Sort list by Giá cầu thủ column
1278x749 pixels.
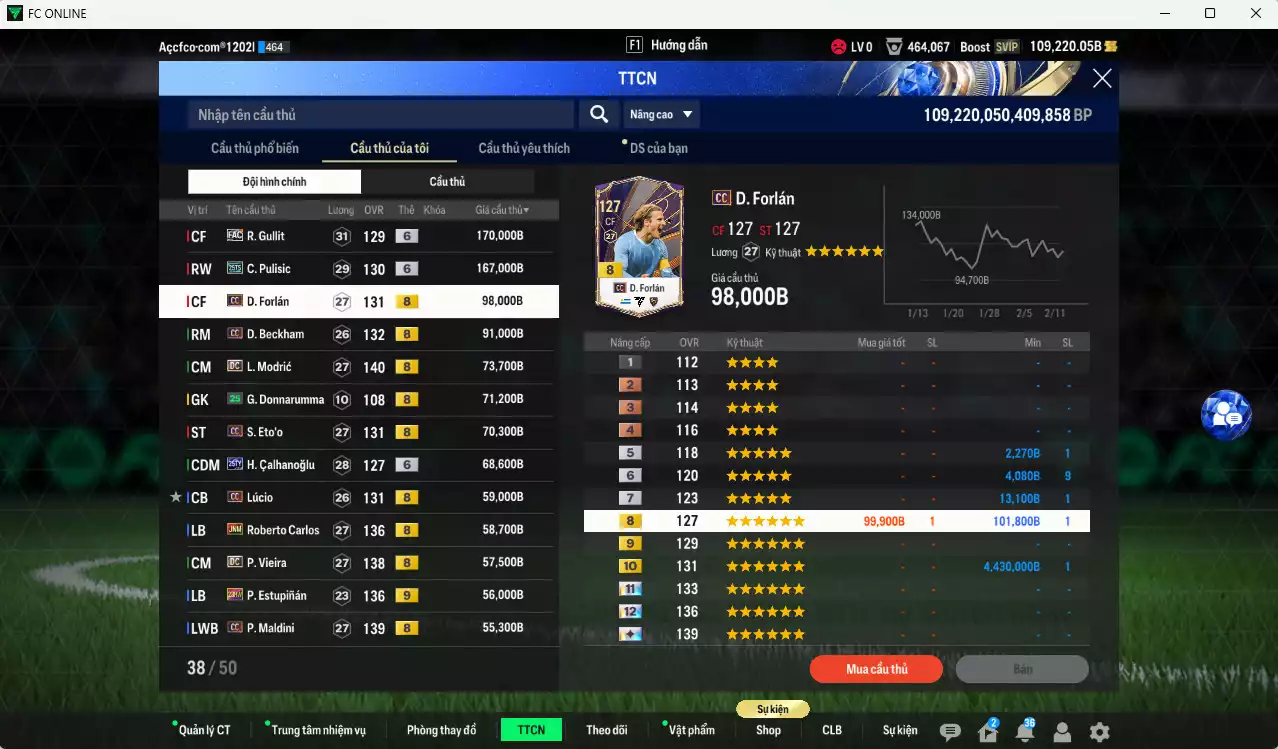(x=502, y=210)
